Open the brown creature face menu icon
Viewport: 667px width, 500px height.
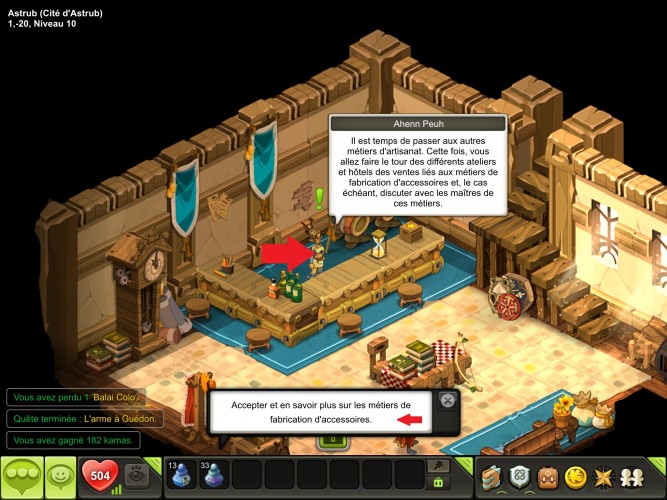547,477
